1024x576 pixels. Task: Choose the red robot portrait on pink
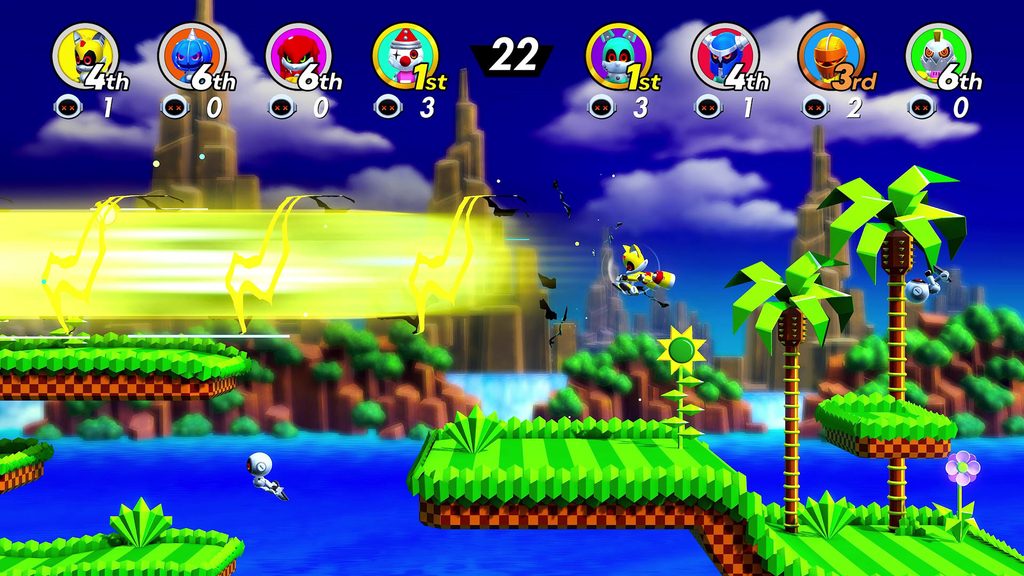tap(298, 55)
